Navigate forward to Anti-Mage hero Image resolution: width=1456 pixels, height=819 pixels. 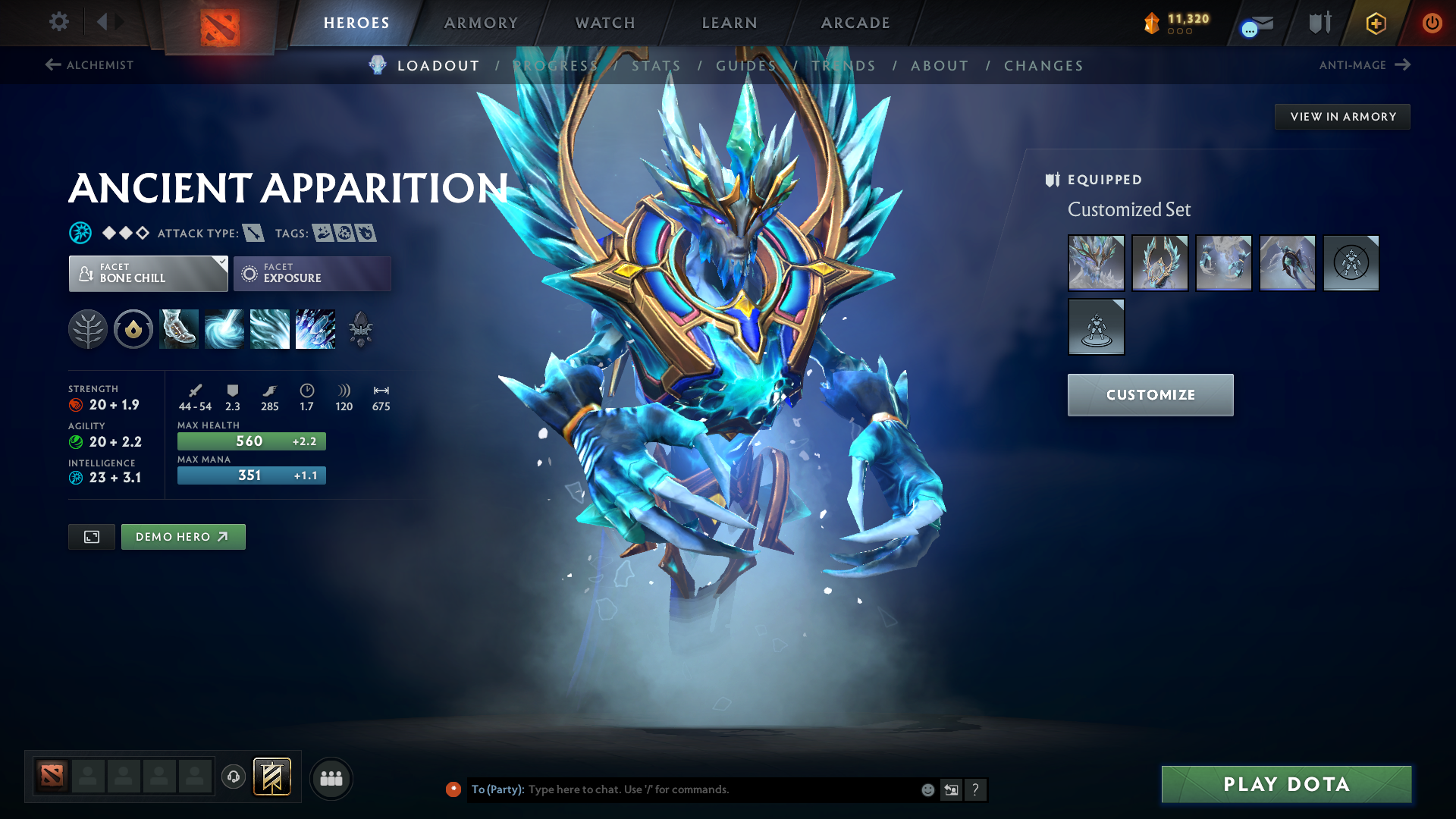click(x=1364, y=65)
